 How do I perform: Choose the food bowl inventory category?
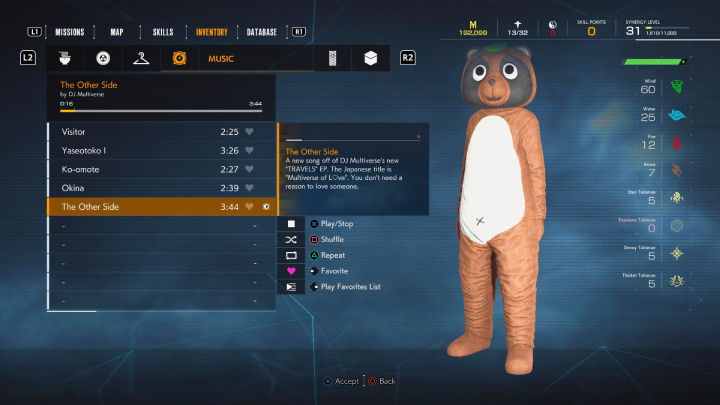(63, 58)
